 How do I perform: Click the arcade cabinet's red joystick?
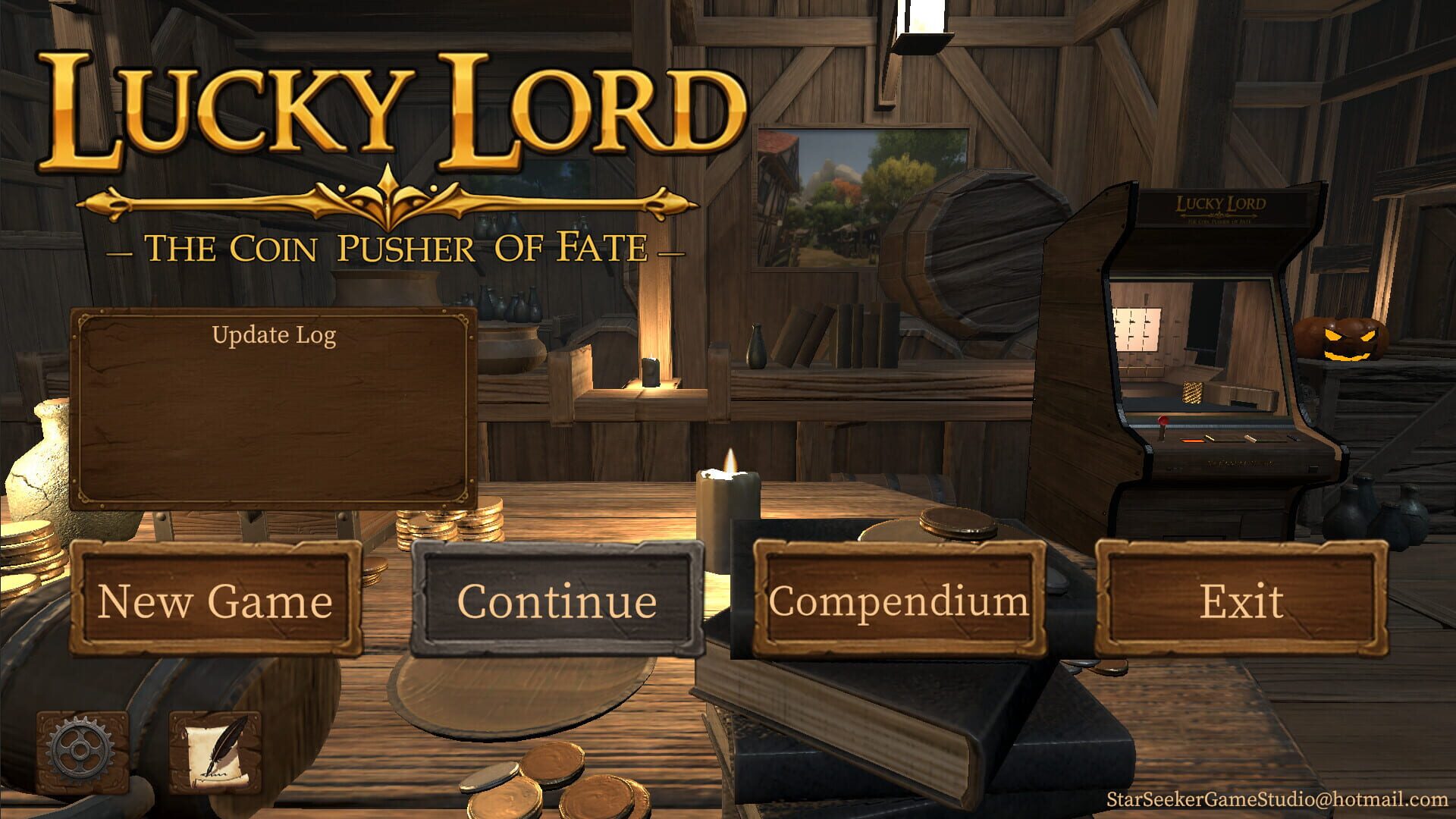[1163, 419]
